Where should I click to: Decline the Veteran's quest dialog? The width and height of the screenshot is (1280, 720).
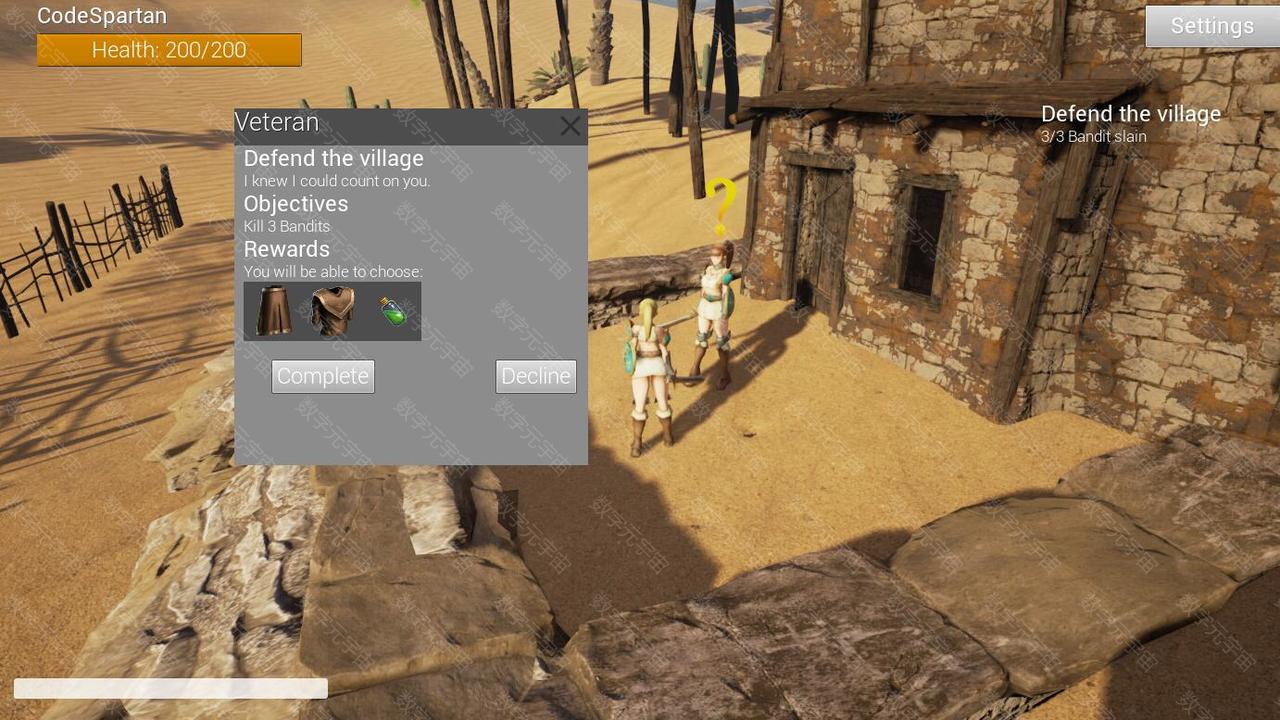tap(536, 376)
